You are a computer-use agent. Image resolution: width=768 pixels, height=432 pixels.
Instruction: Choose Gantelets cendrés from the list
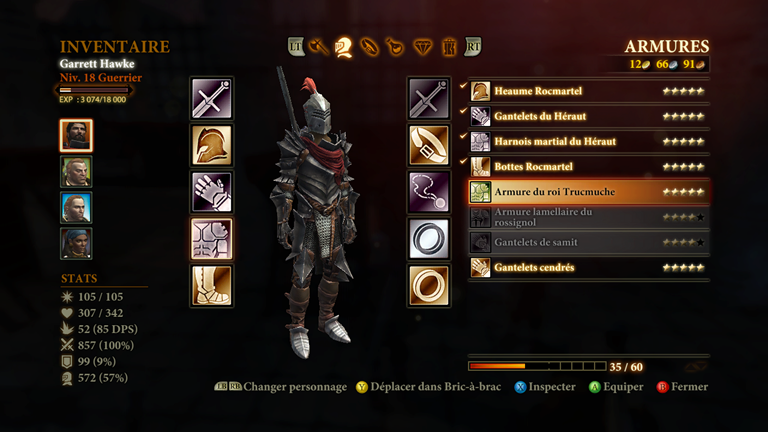tap(588, 267)
